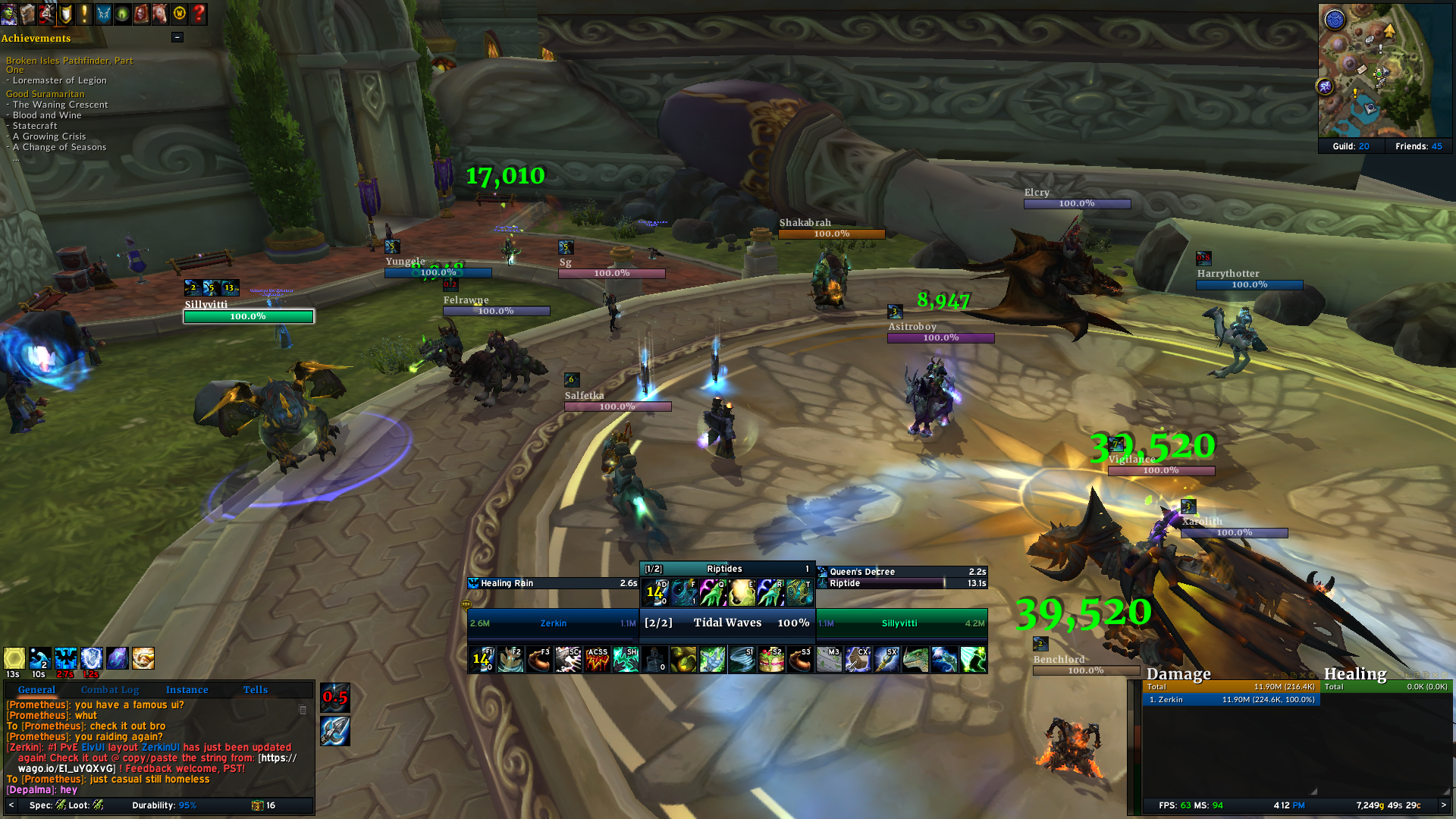This screenshot has width=1456, height=819.
Task: Collapse the Achievements tracker with the minus button
Action: click(177, 36)
